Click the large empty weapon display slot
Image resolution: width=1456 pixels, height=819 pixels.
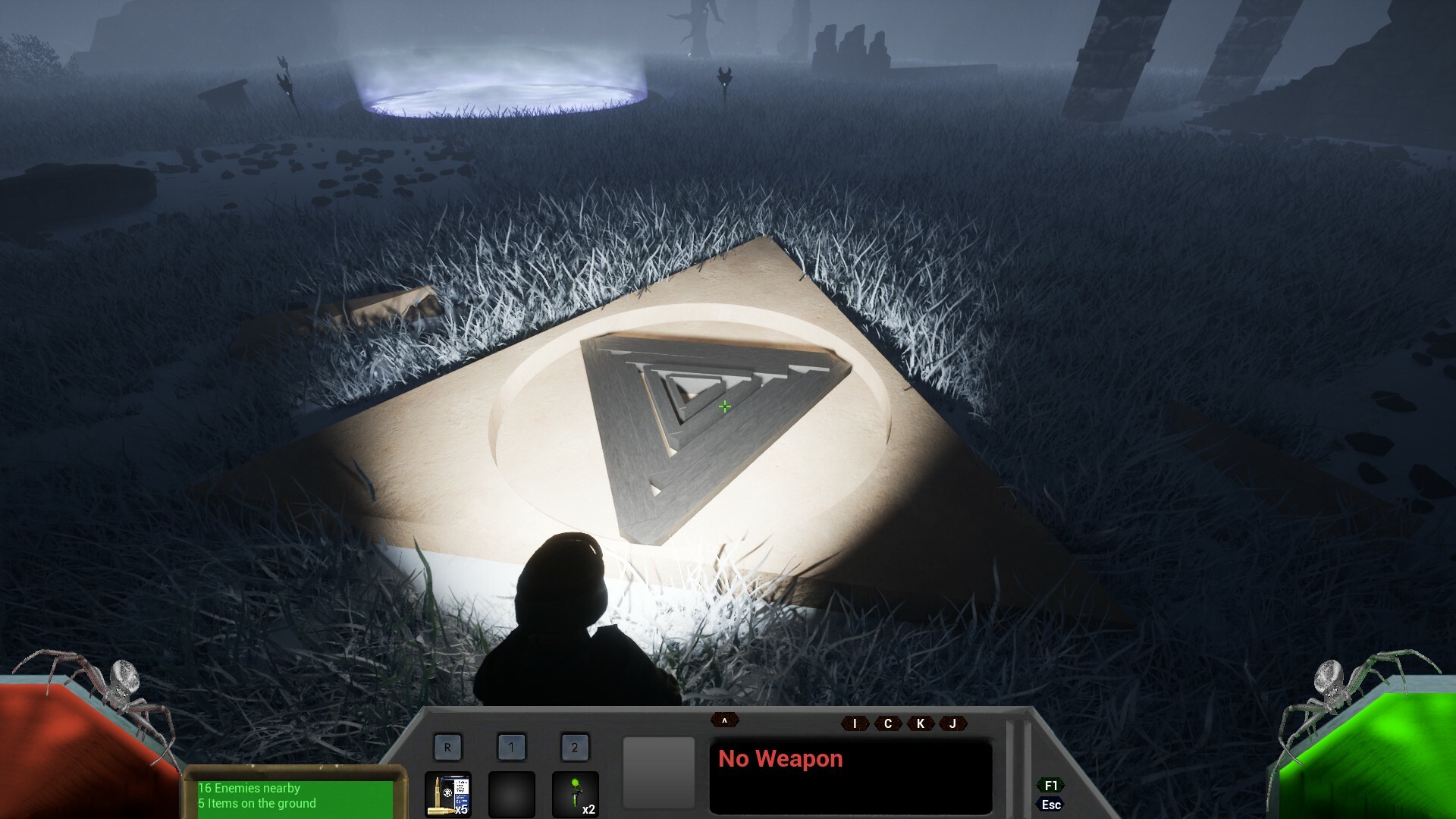(658, 772)
